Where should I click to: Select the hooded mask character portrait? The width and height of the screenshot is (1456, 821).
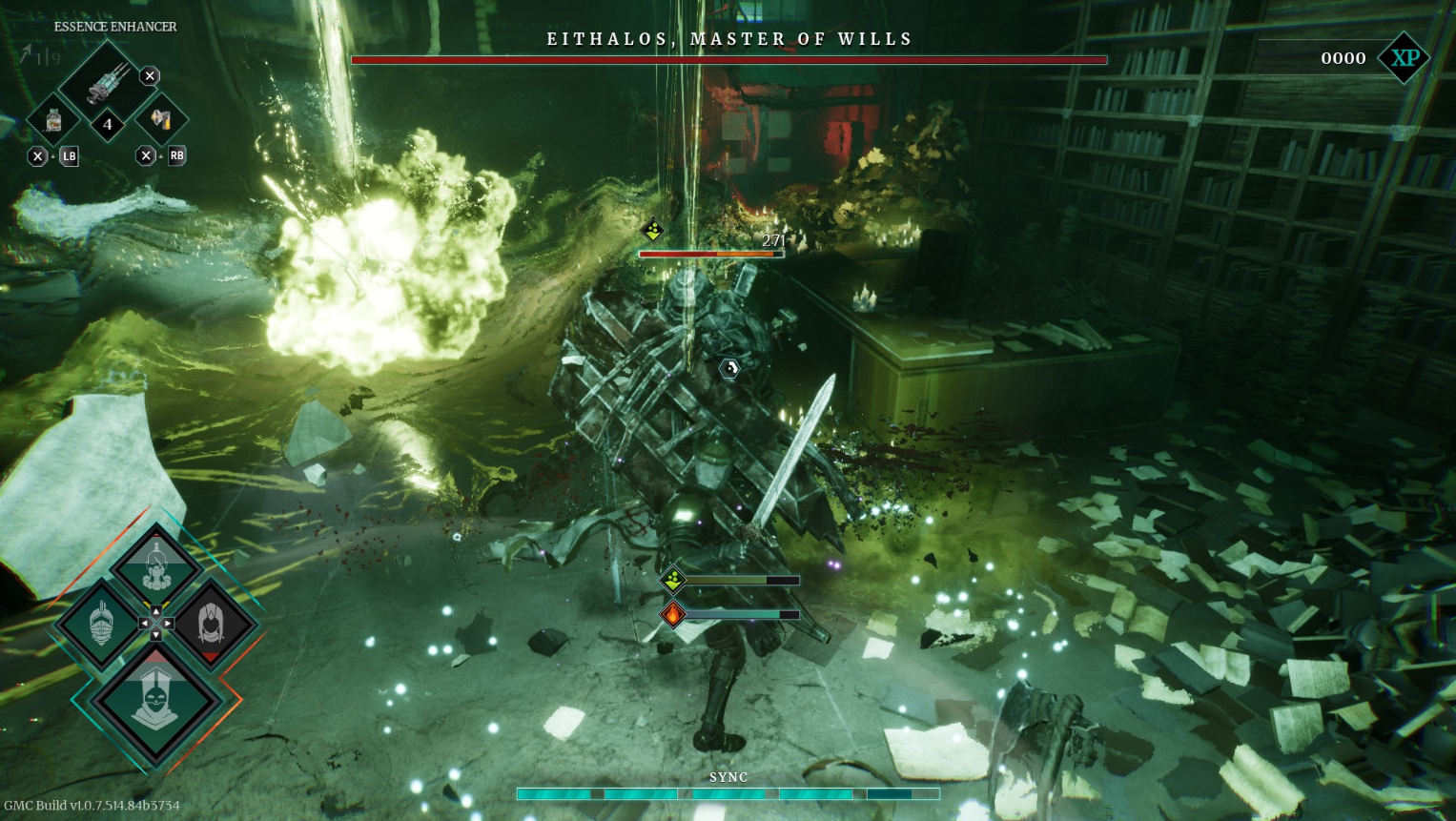[155, 698]
